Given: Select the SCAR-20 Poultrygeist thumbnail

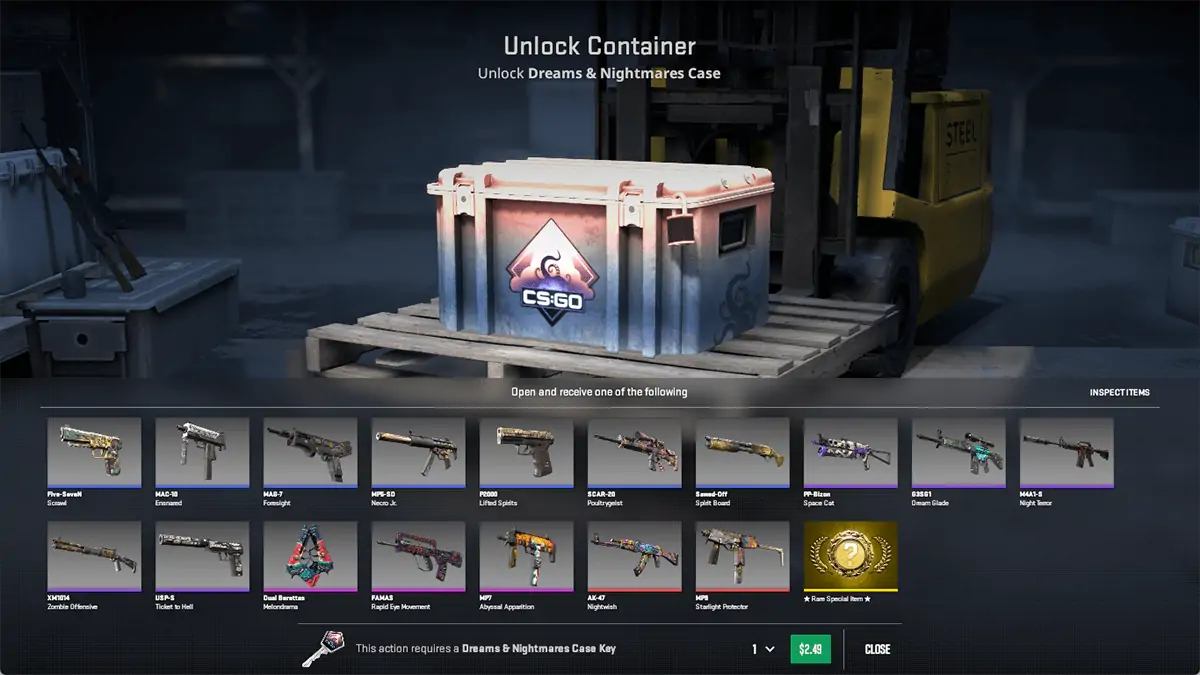Looking at the screenshot, I should pyautogui.click(x=634, y=452).
